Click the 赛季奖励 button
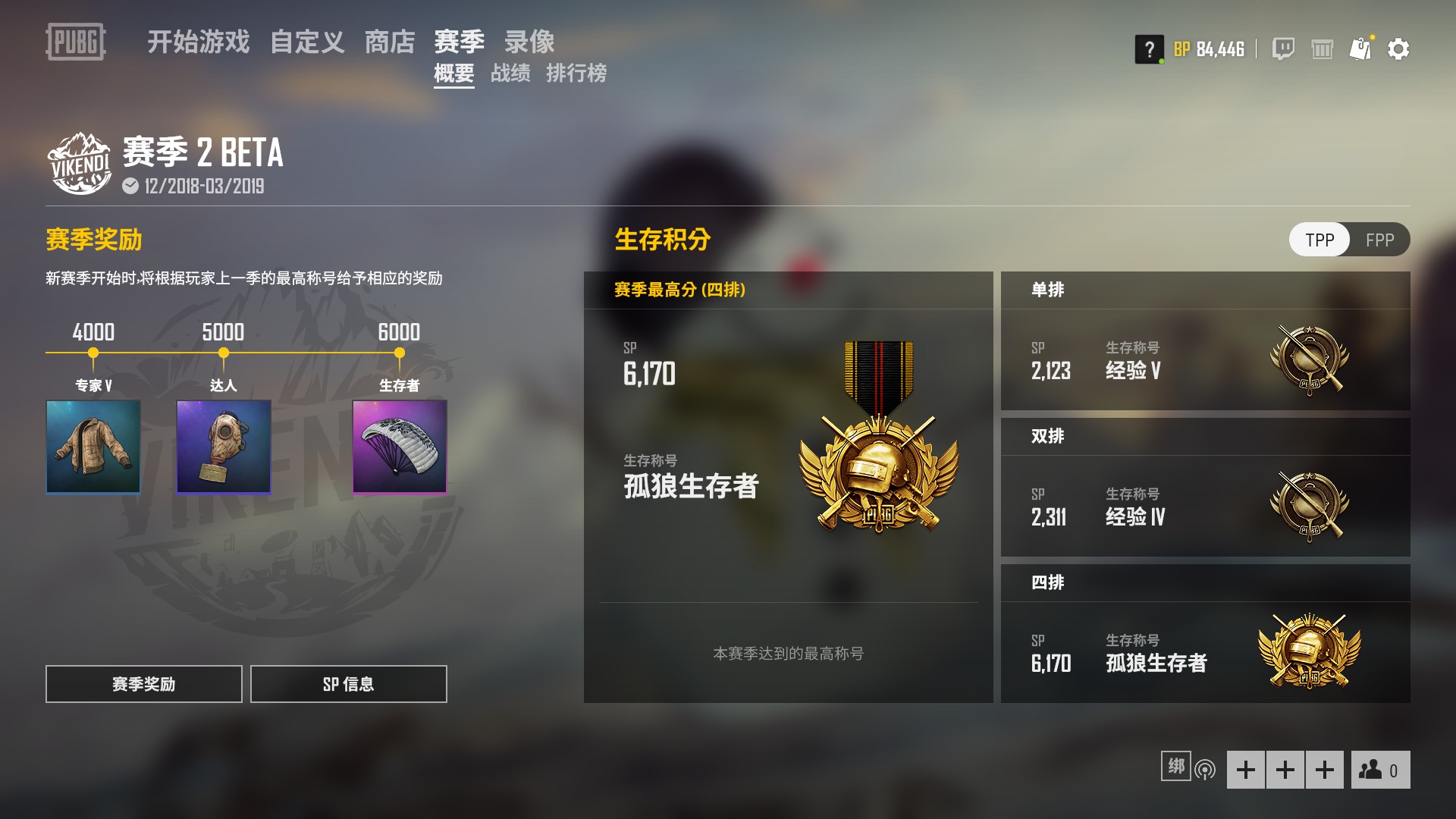Screen dimensions: 1456x819 143,684
